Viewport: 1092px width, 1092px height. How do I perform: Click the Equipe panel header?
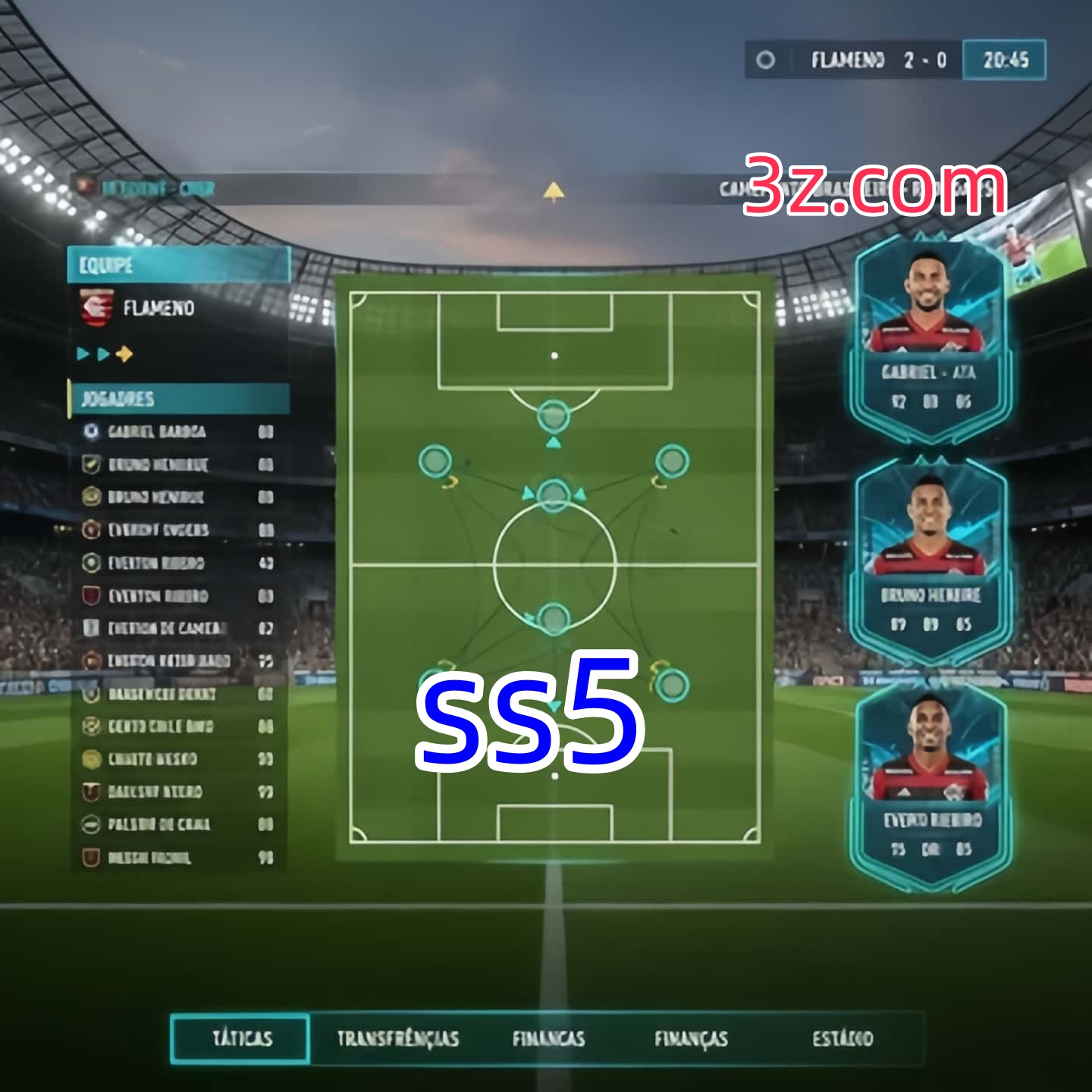[179, 265]
